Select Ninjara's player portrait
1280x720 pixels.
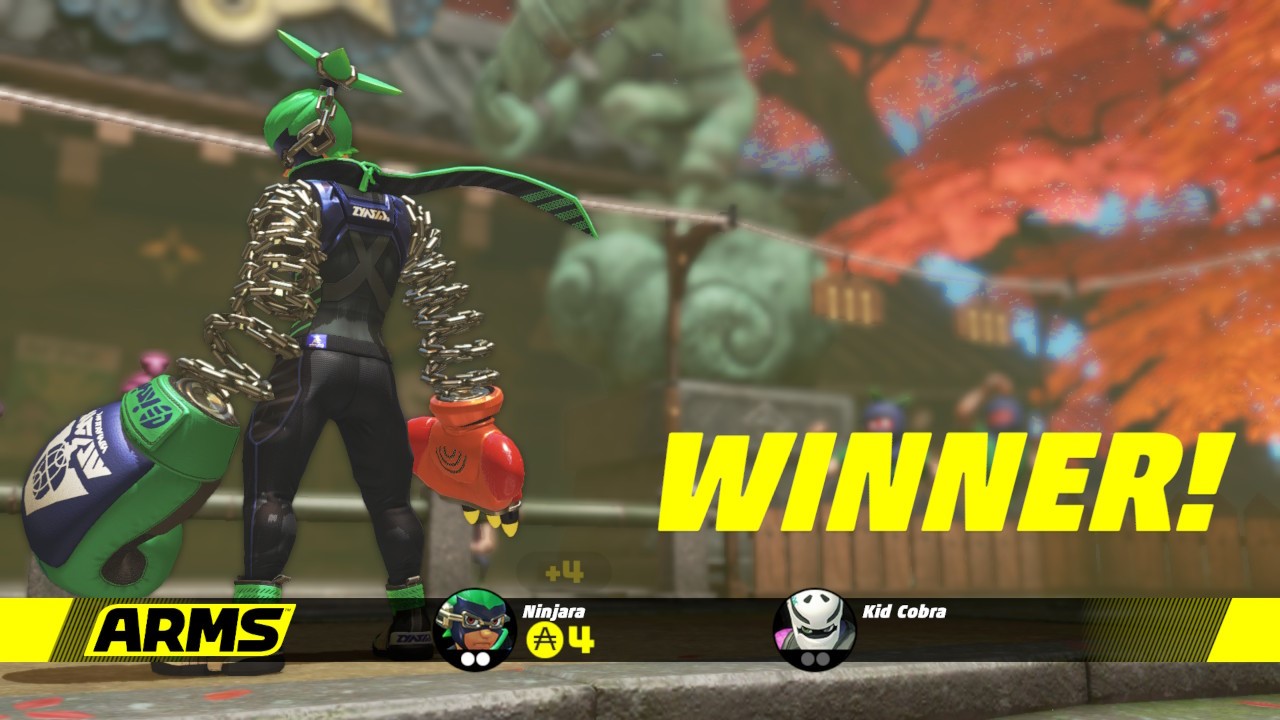pyautogui.click(x=474, y=629)
